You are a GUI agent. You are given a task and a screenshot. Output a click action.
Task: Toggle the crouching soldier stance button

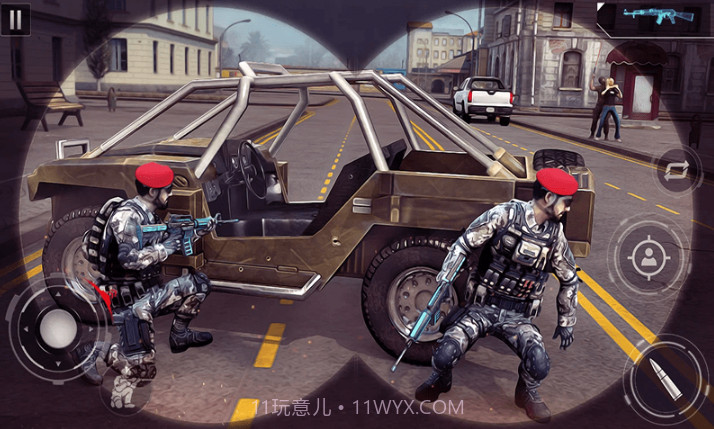click(125, 390)
